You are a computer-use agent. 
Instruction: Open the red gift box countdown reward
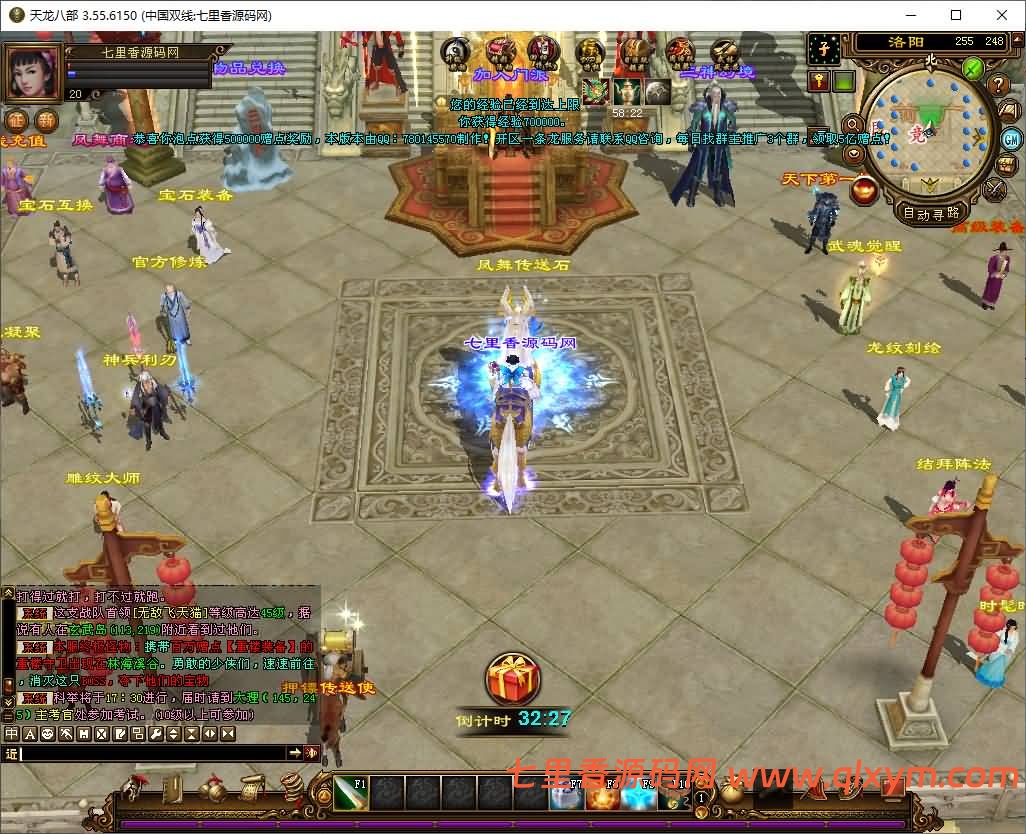(x=512, y=679)
